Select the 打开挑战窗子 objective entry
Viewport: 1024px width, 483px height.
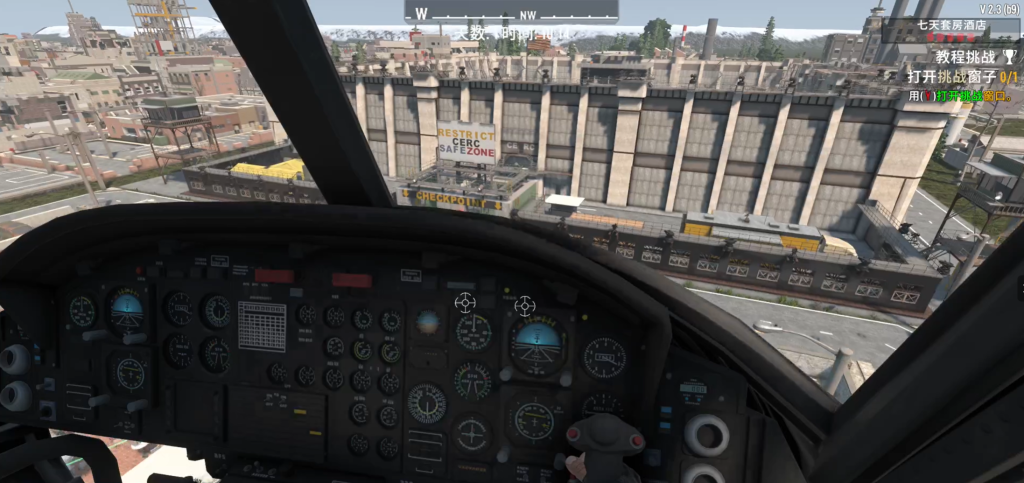(x=963, y=76)
